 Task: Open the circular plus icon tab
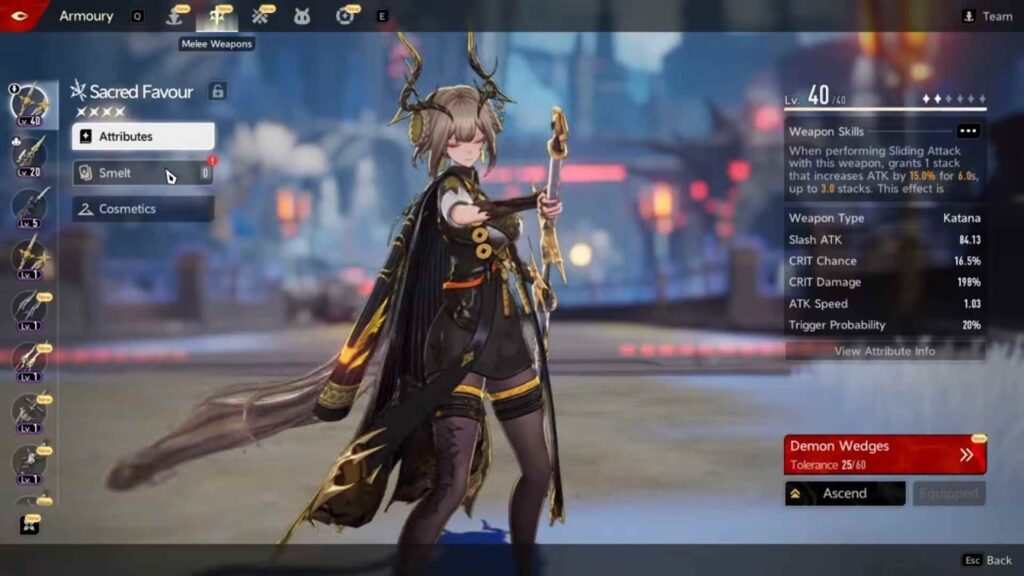coord(346,16)
